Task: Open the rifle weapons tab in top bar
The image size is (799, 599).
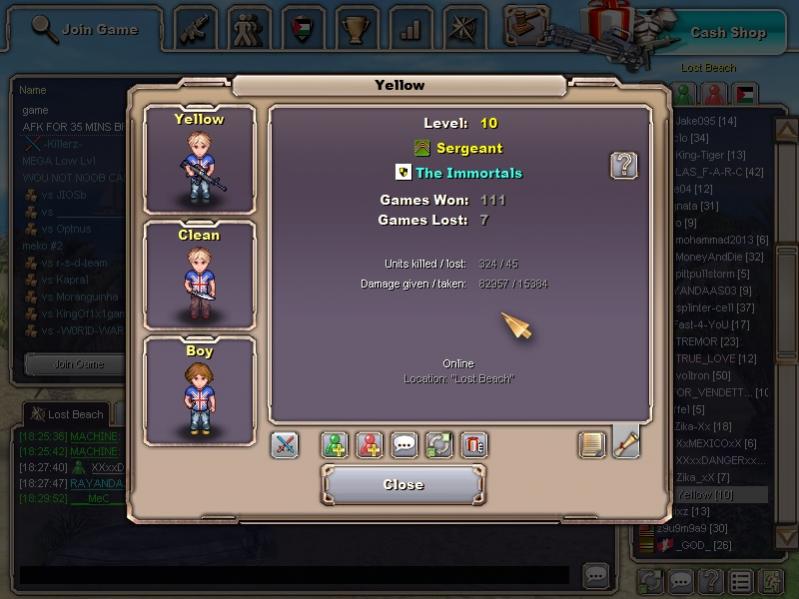Action: [196, 28]
